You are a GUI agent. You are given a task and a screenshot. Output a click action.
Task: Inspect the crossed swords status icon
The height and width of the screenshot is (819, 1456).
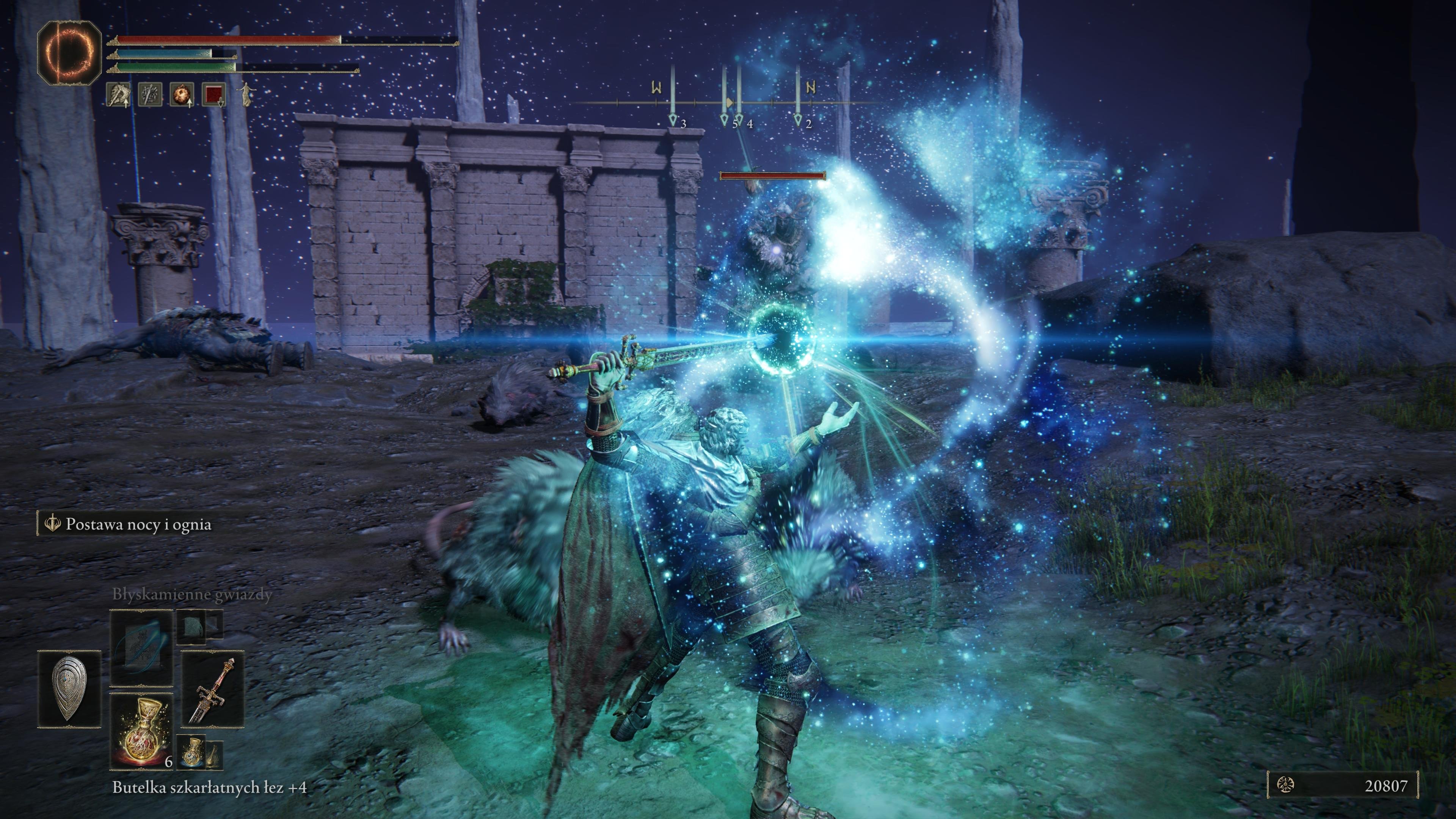pos(151,94)
